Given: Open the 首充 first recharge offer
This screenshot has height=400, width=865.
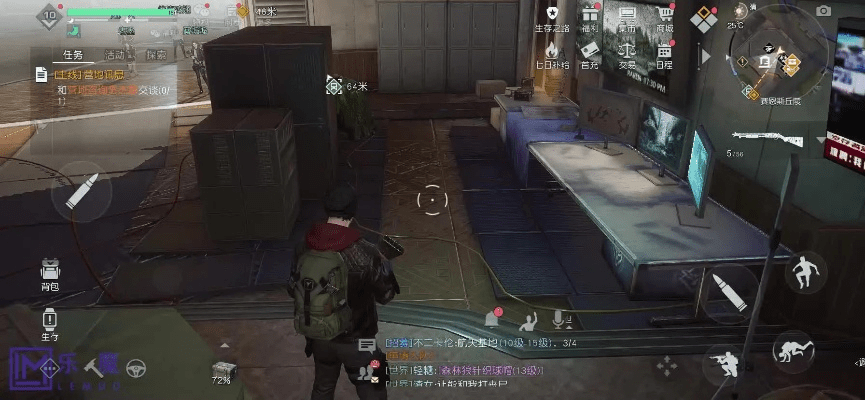Looking at the screenshot, I should (x=590, y=53).
